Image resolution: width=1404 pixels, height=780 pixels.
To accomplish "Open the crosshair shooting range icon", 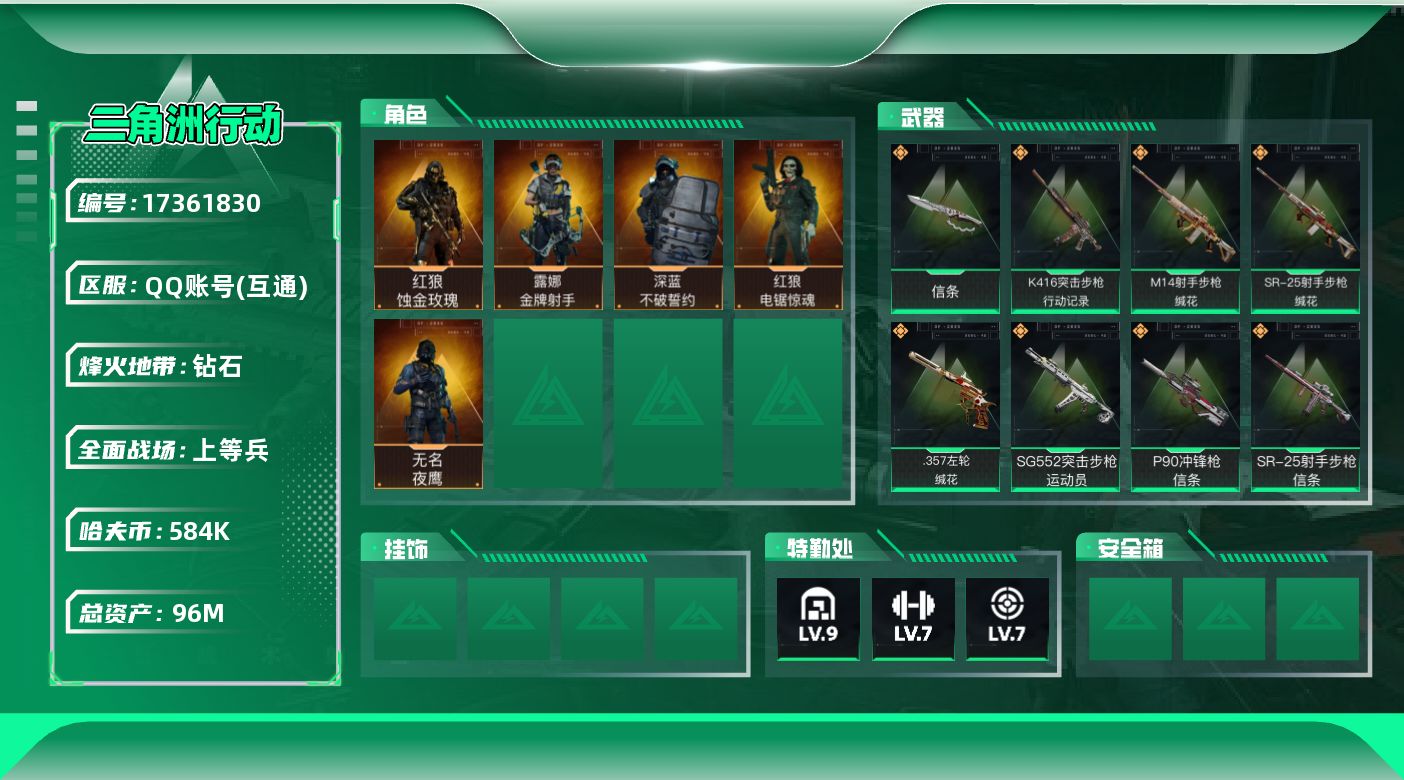I will click(1007, 618).
